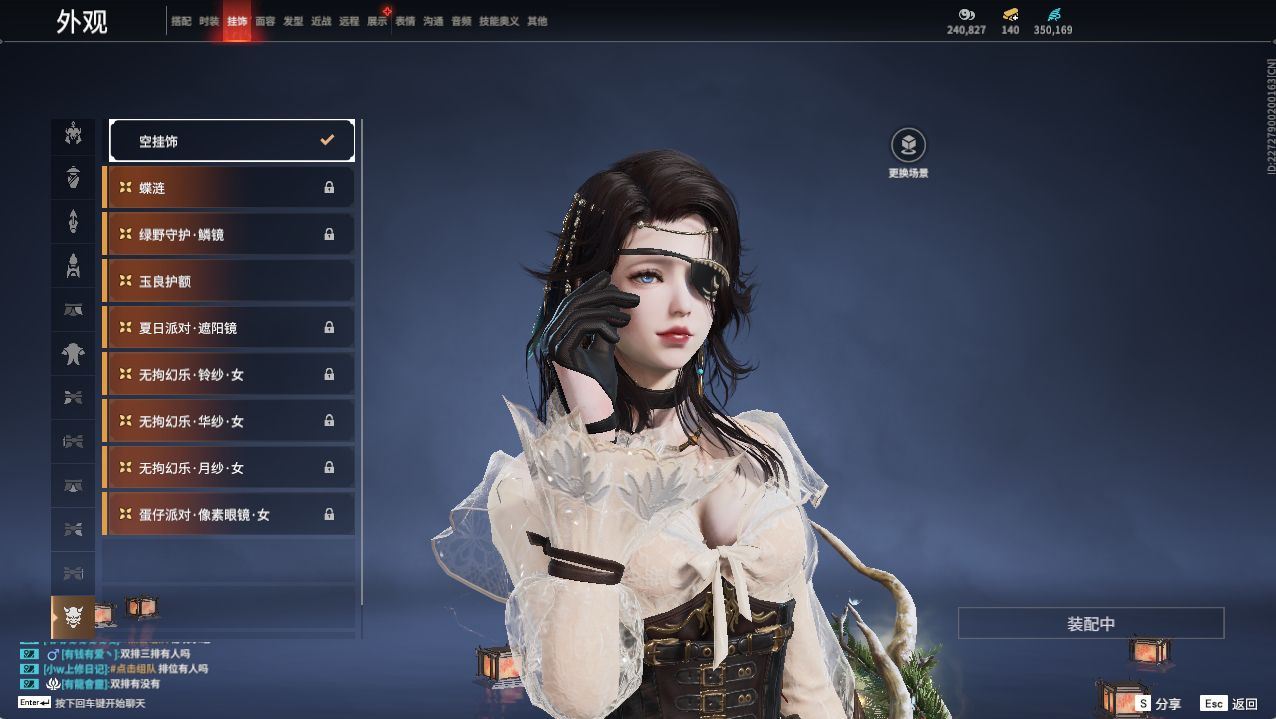Select 绿野守护·鳞镜 accessory row
Viewport: 1276px width, 719px height.
pos(229,234)
